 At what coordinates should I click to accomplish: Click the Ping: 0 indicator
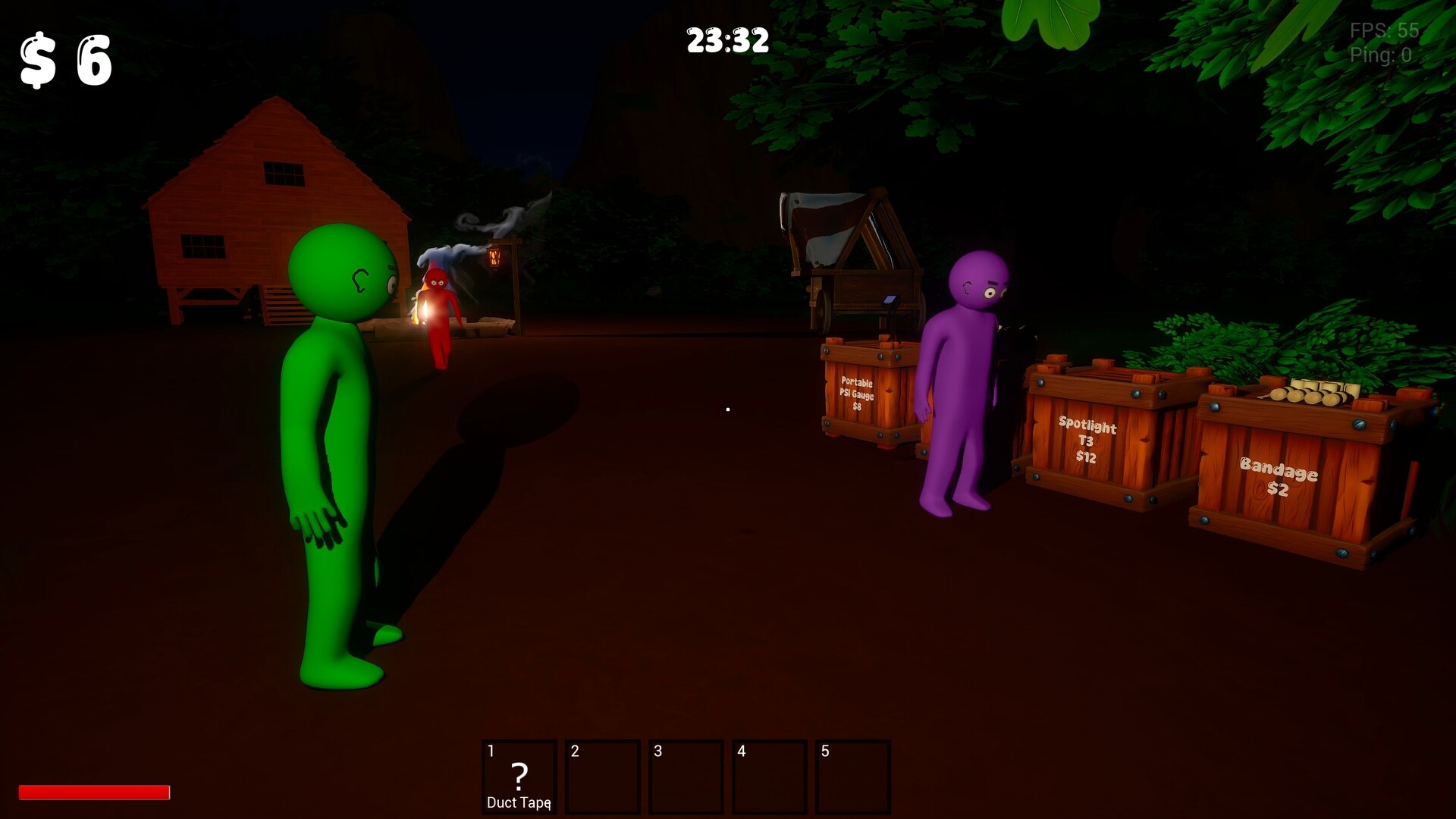(x=1380, y=55)
